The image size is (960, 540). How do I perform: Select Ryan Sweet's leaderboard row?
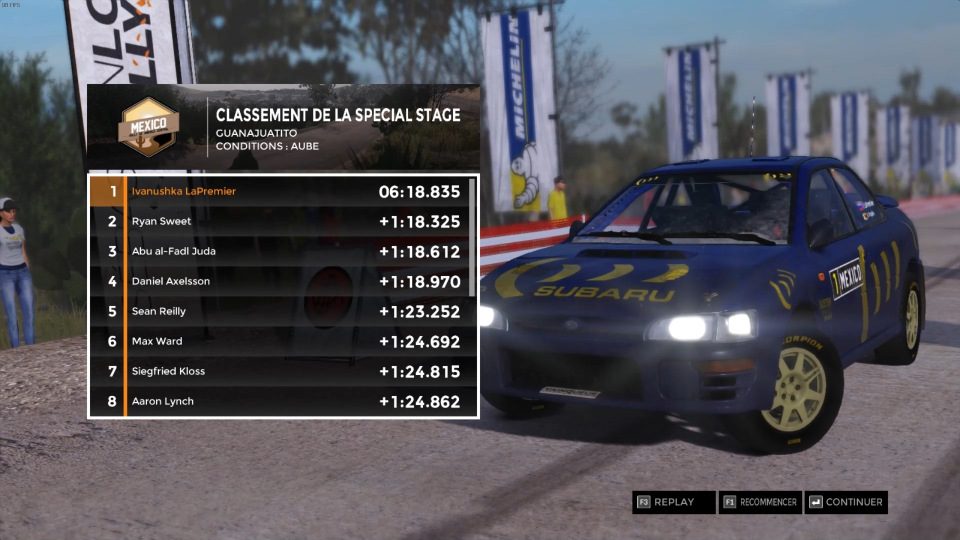point(280,221)
